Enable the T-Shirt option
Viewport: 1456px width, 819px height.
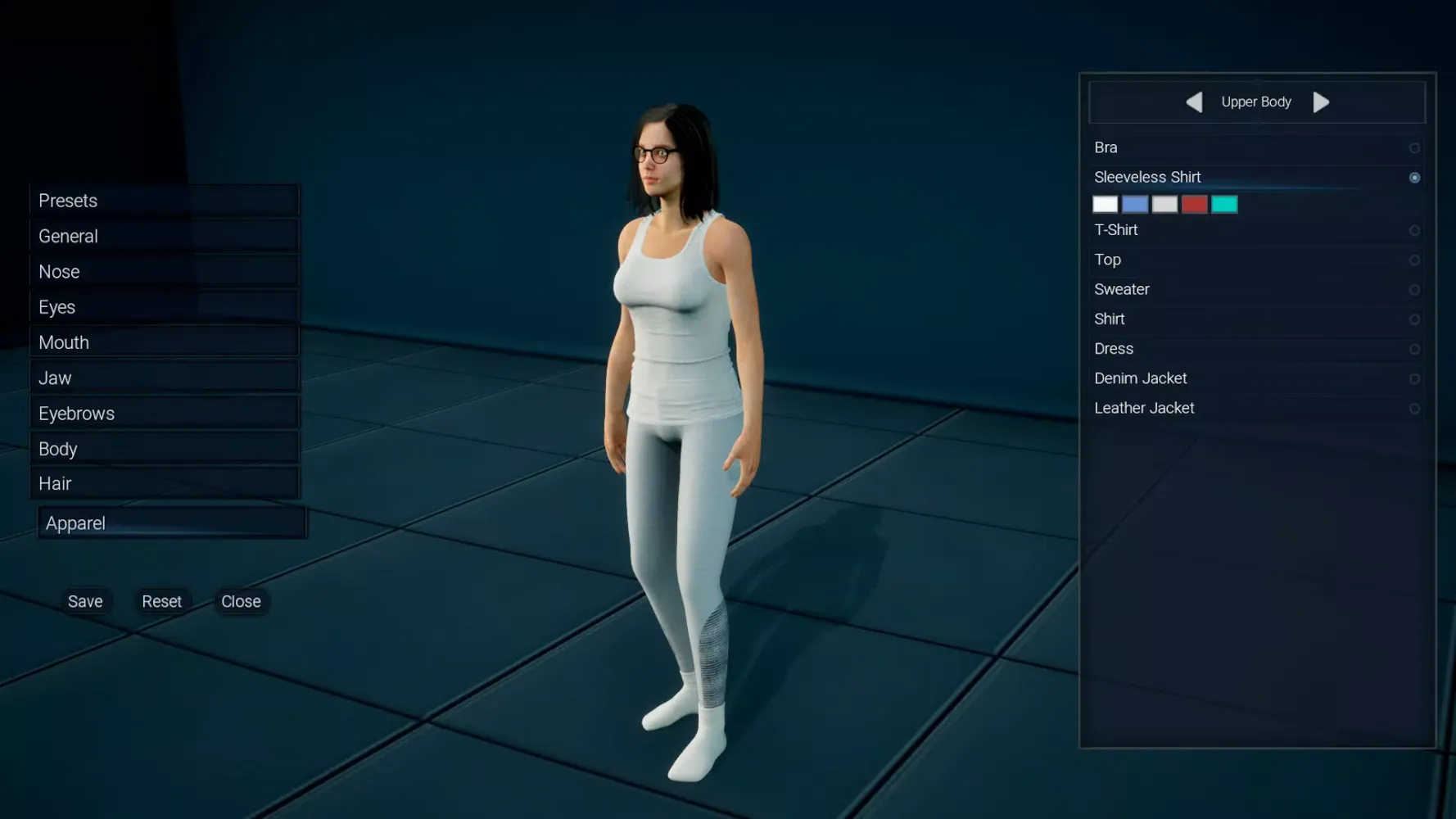pyautogui.click(x=1414, y=230)
